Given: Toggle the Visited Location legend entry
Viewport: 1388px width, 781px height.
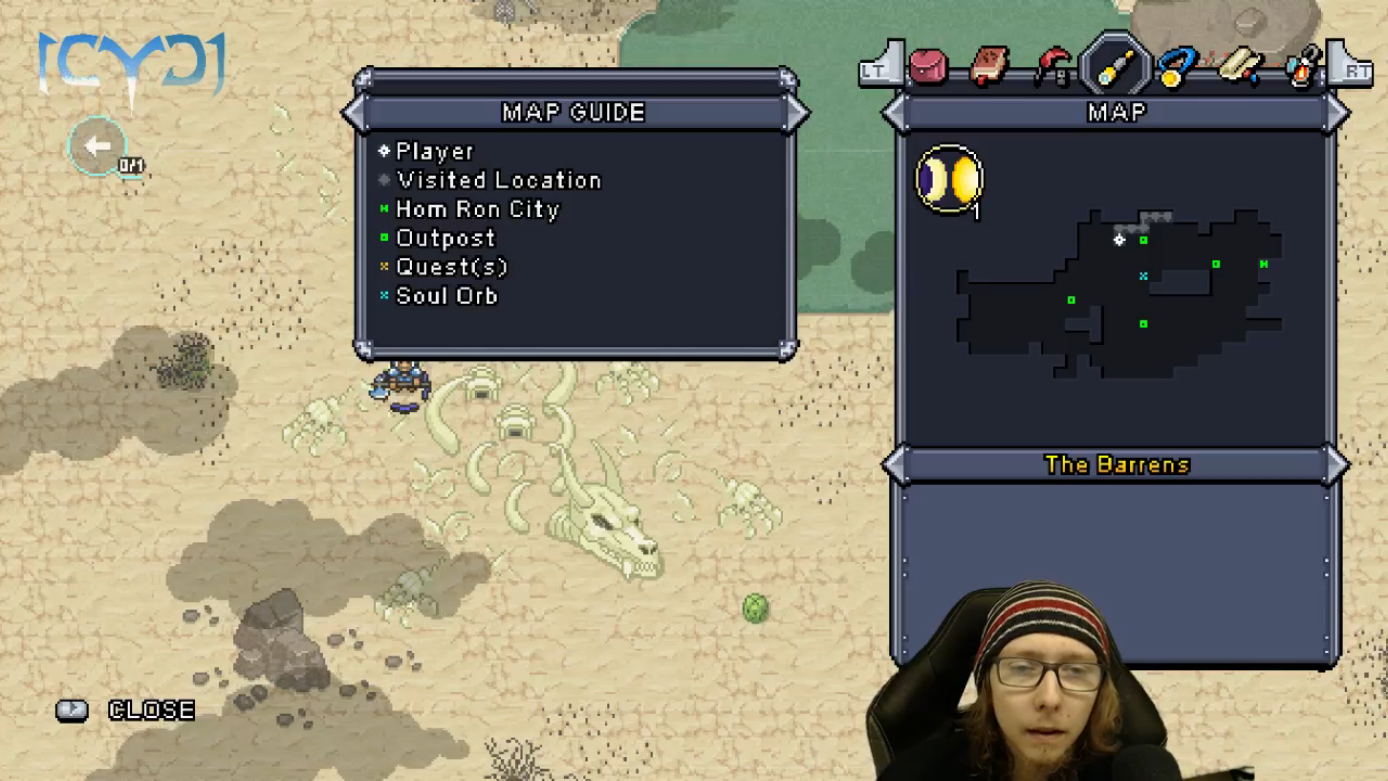Looking at the screenshot, I should coord(499,181).
